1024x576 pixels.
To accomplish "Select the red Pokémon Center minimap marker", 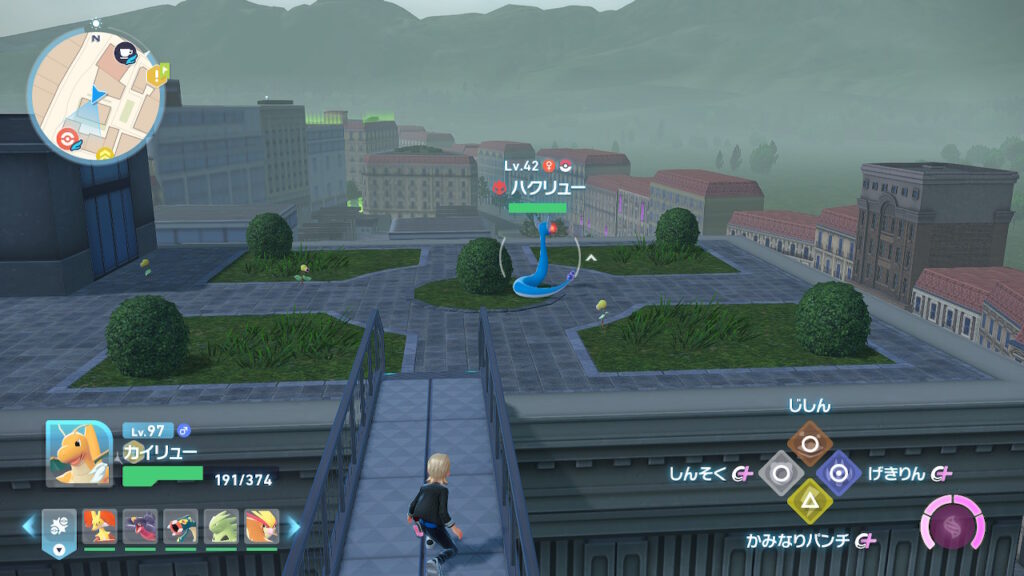I will point(67,139).
